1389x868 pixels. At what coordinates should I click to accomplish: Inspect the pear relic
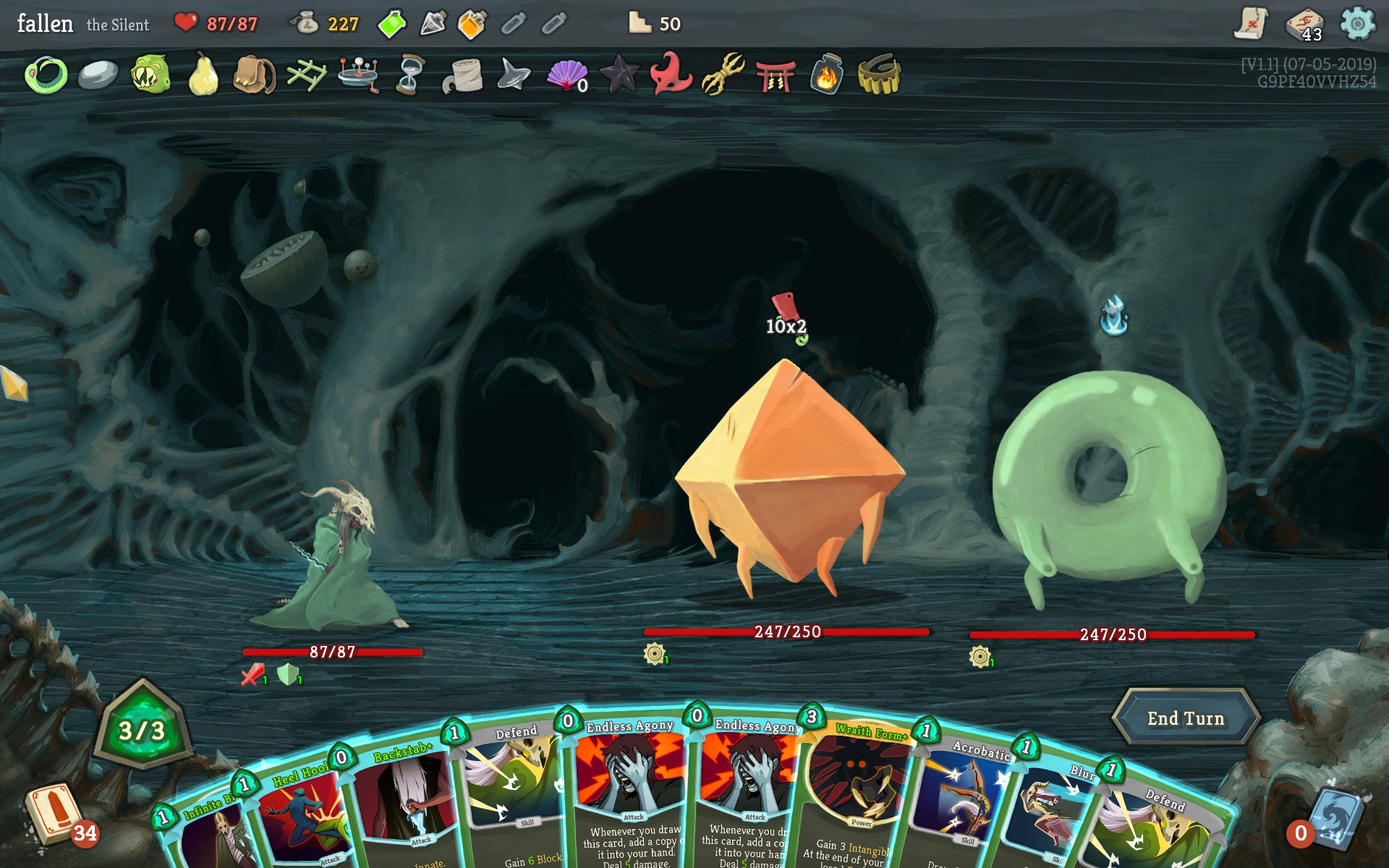pos(203,75)
